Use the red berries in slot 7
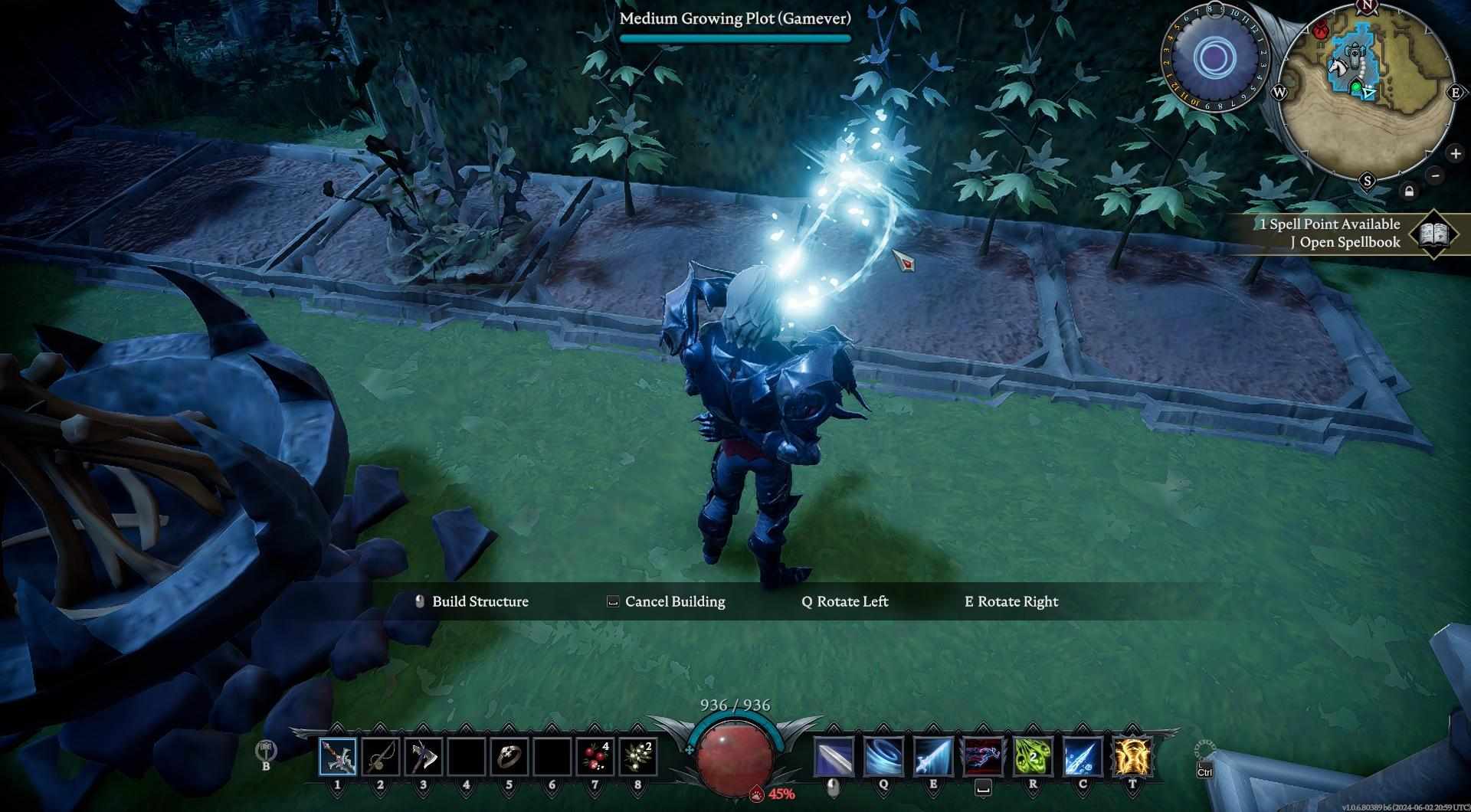1471x812 pixels. coord(595,757)
